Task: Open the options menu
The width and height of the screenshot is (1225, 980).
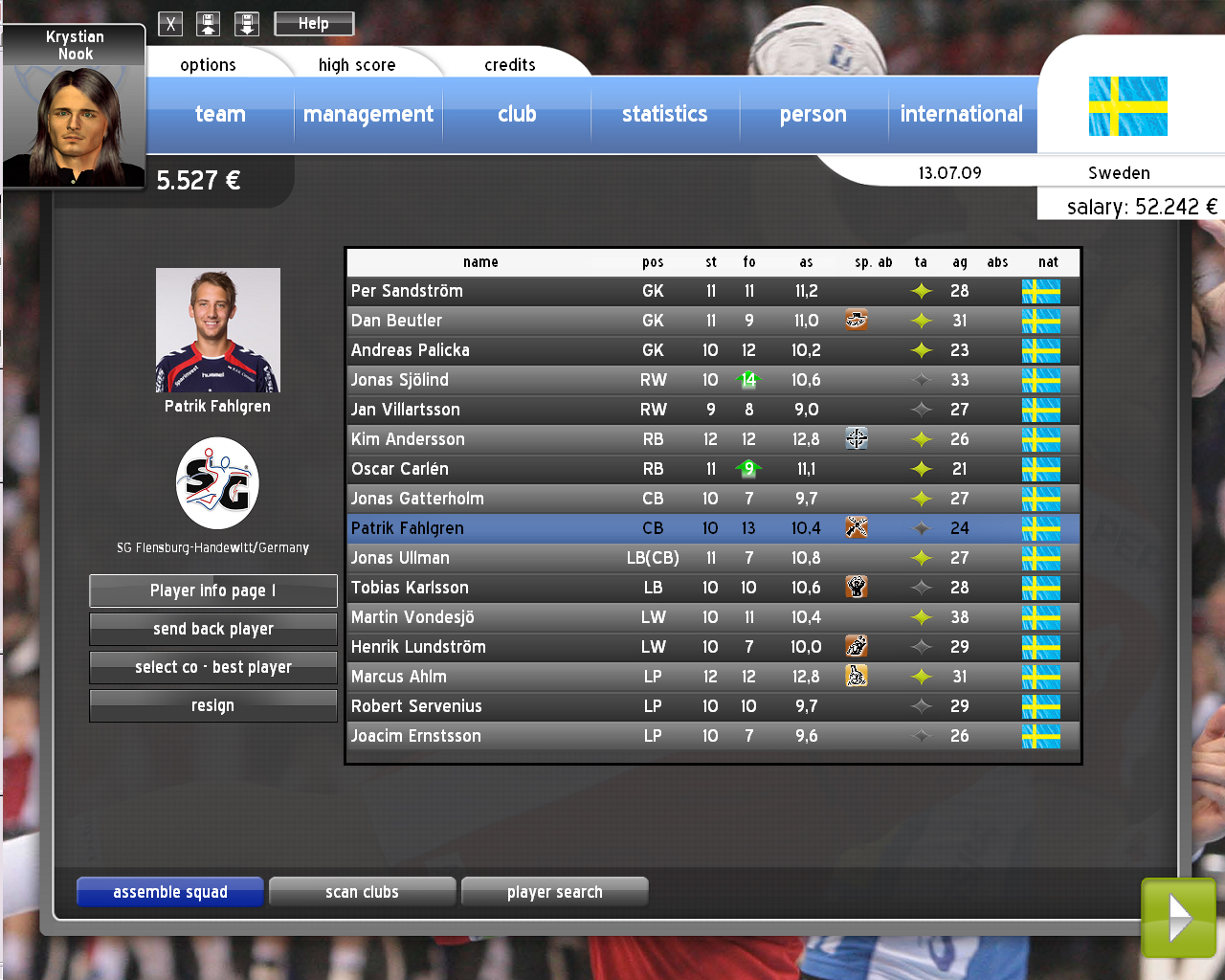Action: pos(208,65)
